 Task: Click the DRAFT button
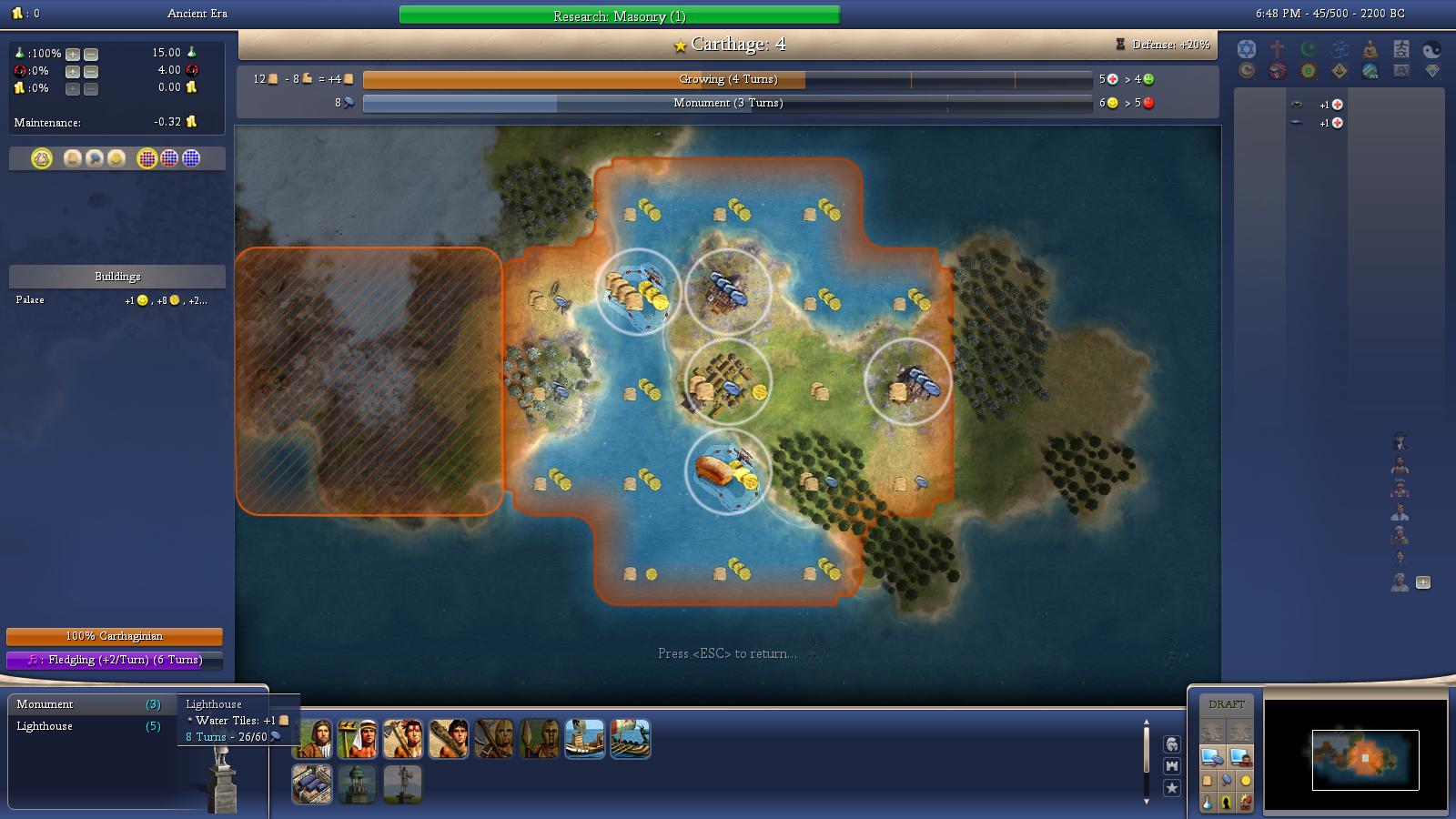[x=1227, y=704]
